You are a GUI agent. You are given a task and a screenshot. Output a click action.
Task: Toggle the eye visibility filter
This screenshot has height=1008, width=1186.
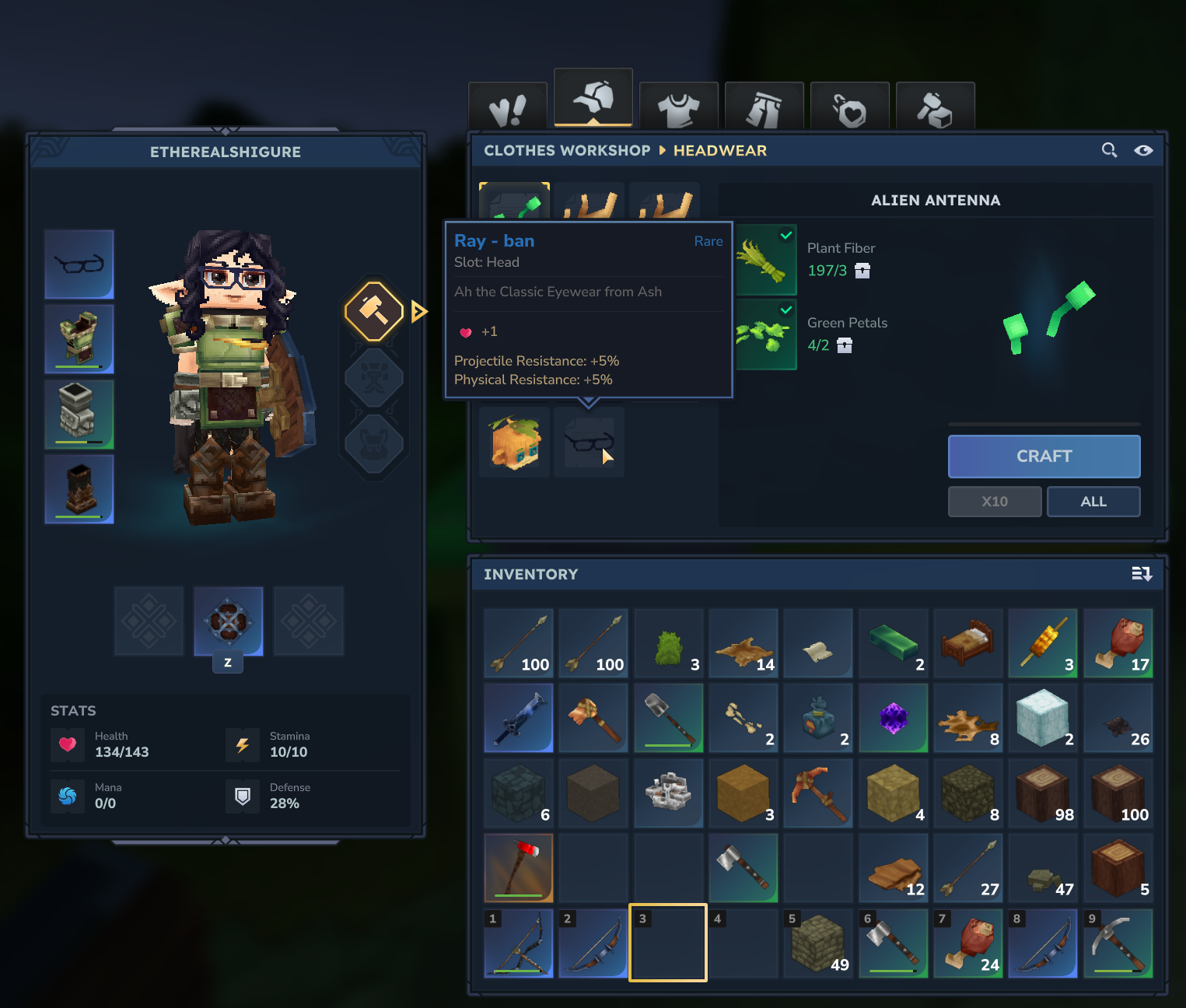pos(1142,150)
